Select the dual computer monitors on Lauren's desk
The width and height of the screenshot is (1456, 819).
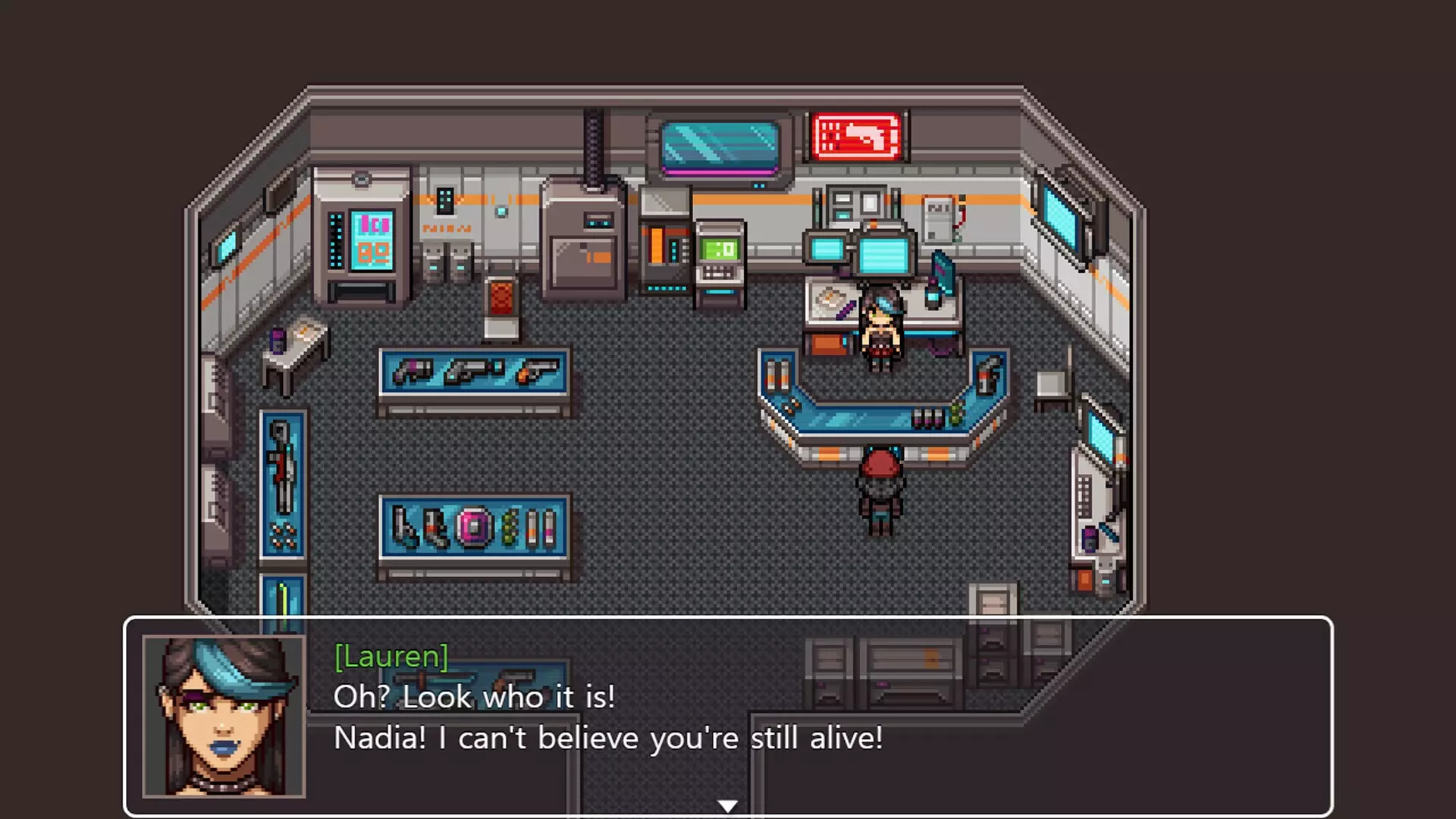[x=861, y=250]
